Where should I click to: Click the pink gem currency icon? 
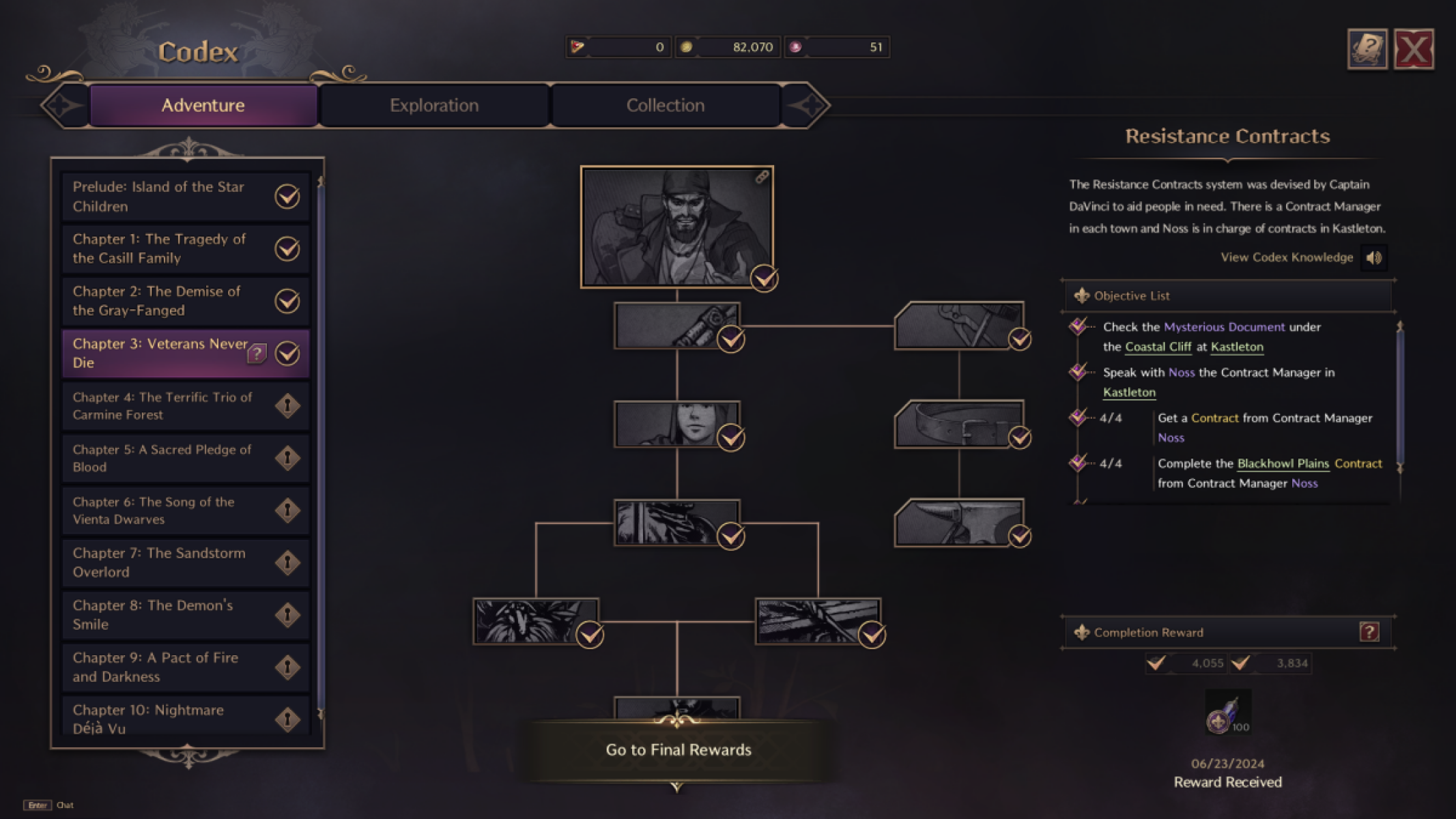(796, 46)
